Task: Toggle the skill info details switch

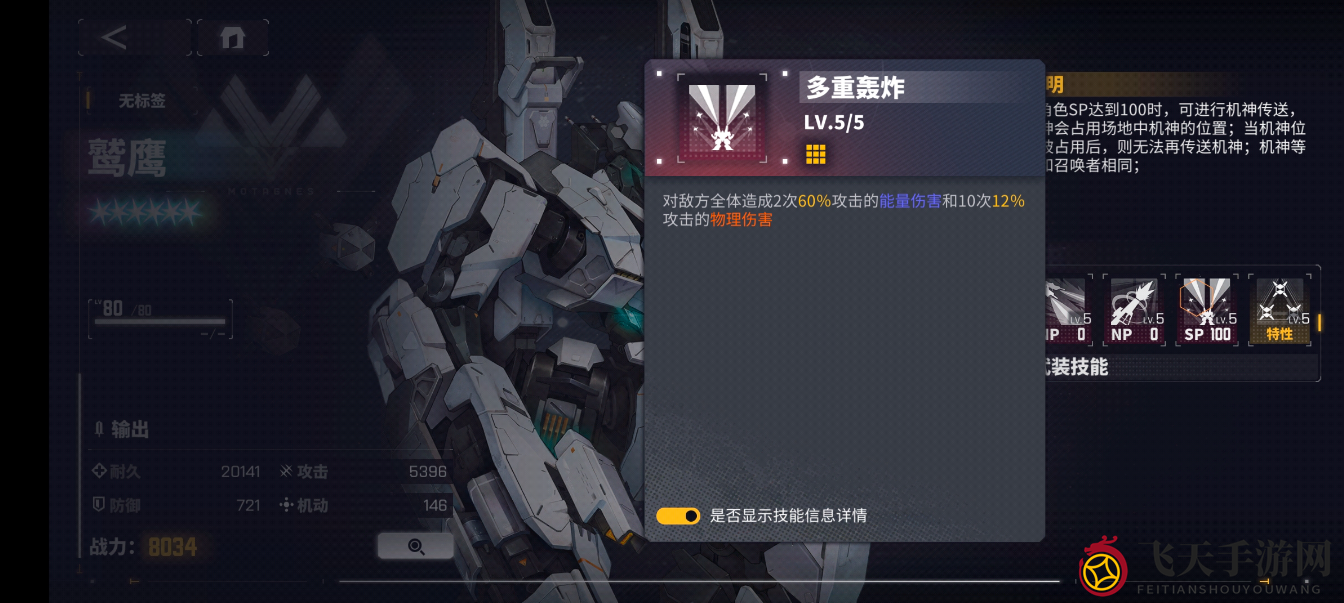Action: 678,516
